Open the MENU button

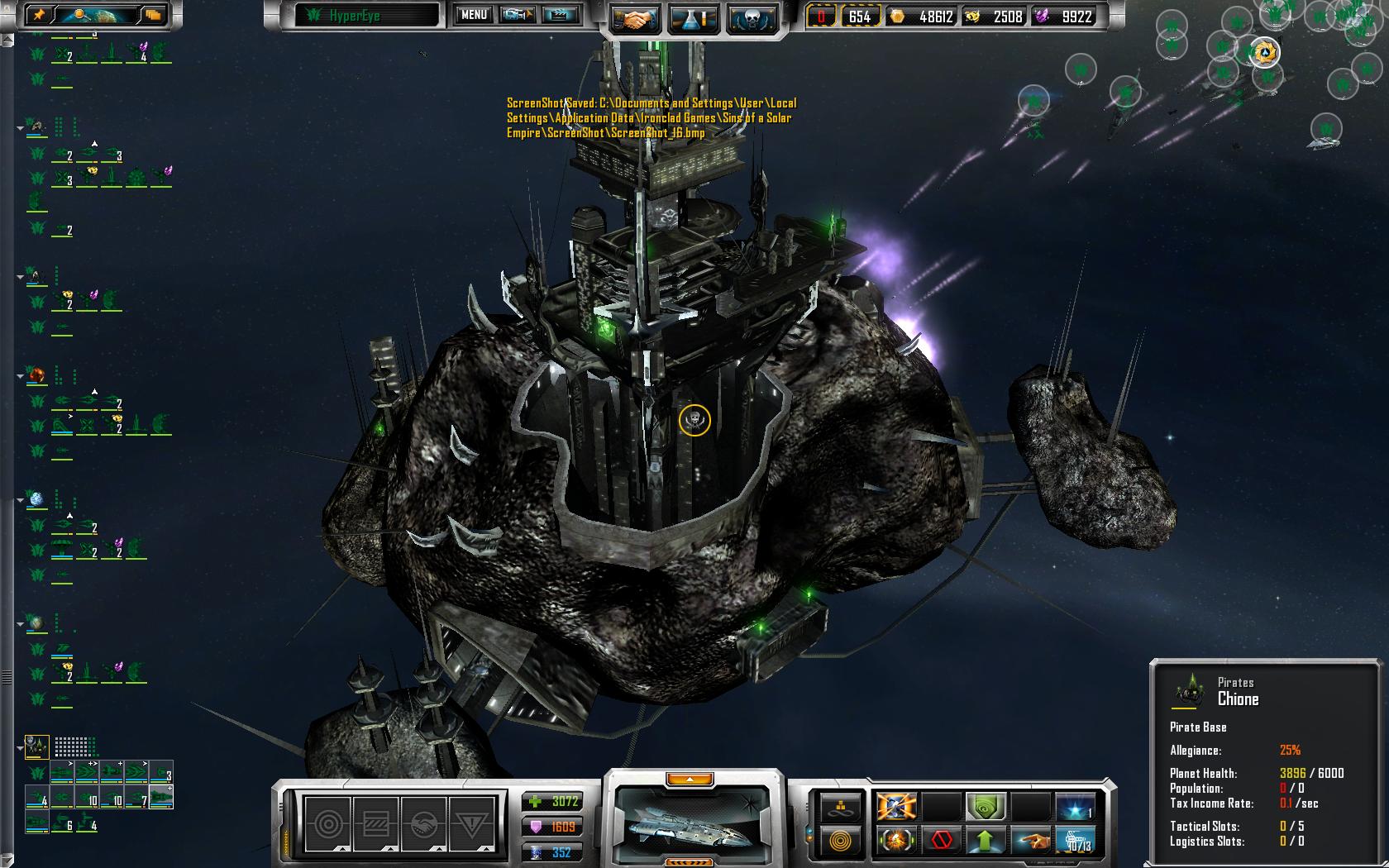click(474, 15)
